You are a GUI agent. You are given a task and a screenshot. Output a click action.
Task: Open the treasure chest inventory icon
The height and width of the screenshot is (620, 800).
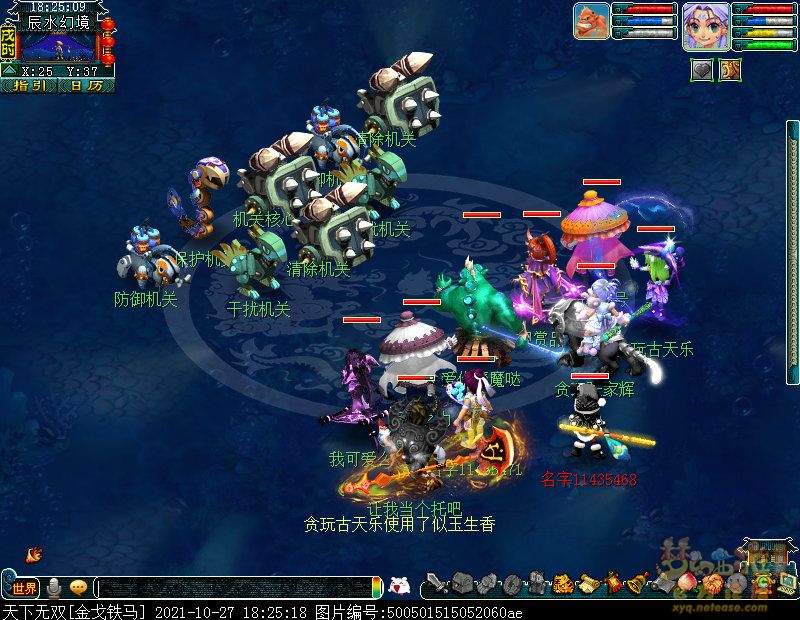(461, 583)
